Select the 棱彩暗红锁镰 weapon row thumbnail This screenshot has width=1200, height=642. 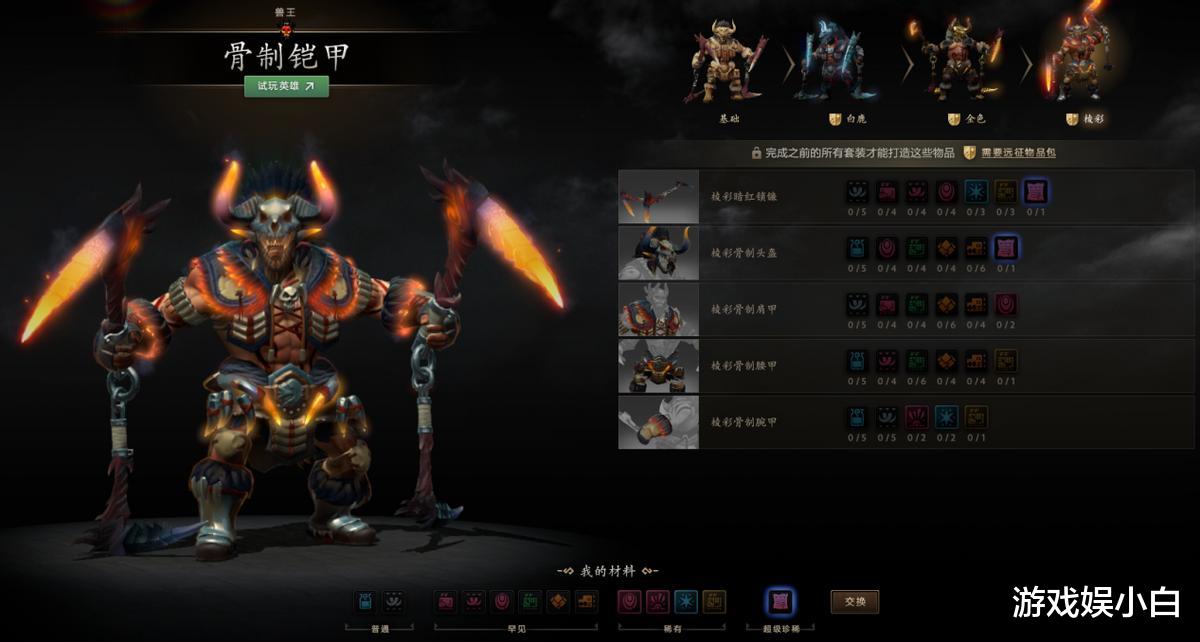658,196
